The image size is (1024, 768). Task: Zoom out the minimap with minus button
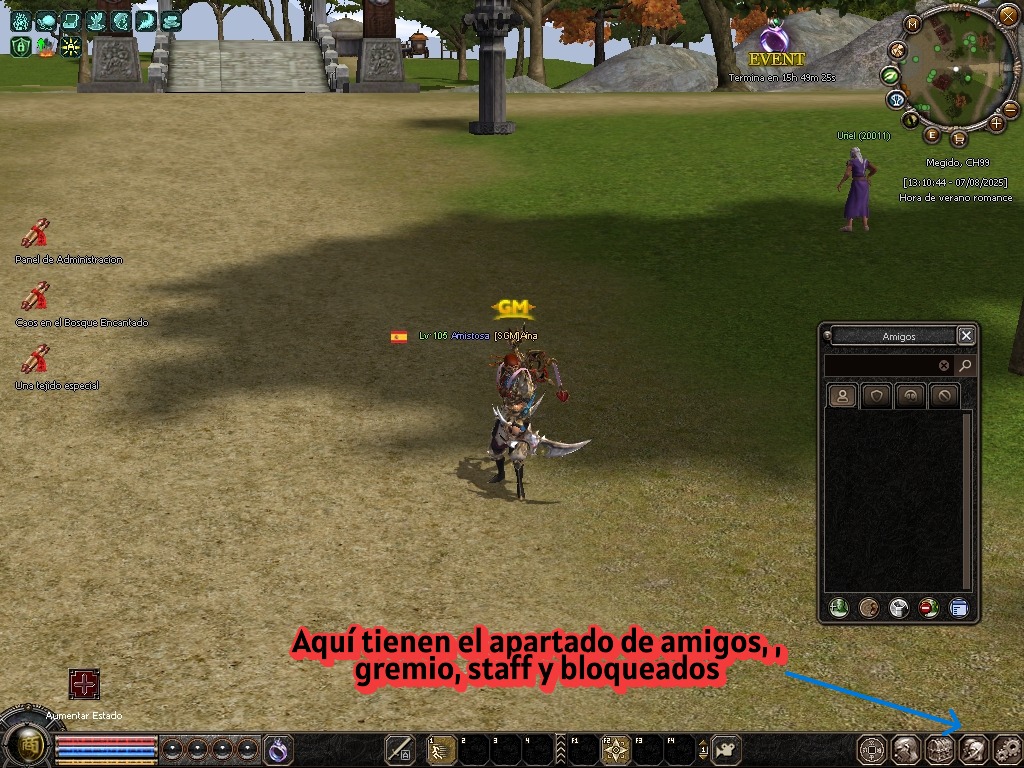coord(1010,109)
